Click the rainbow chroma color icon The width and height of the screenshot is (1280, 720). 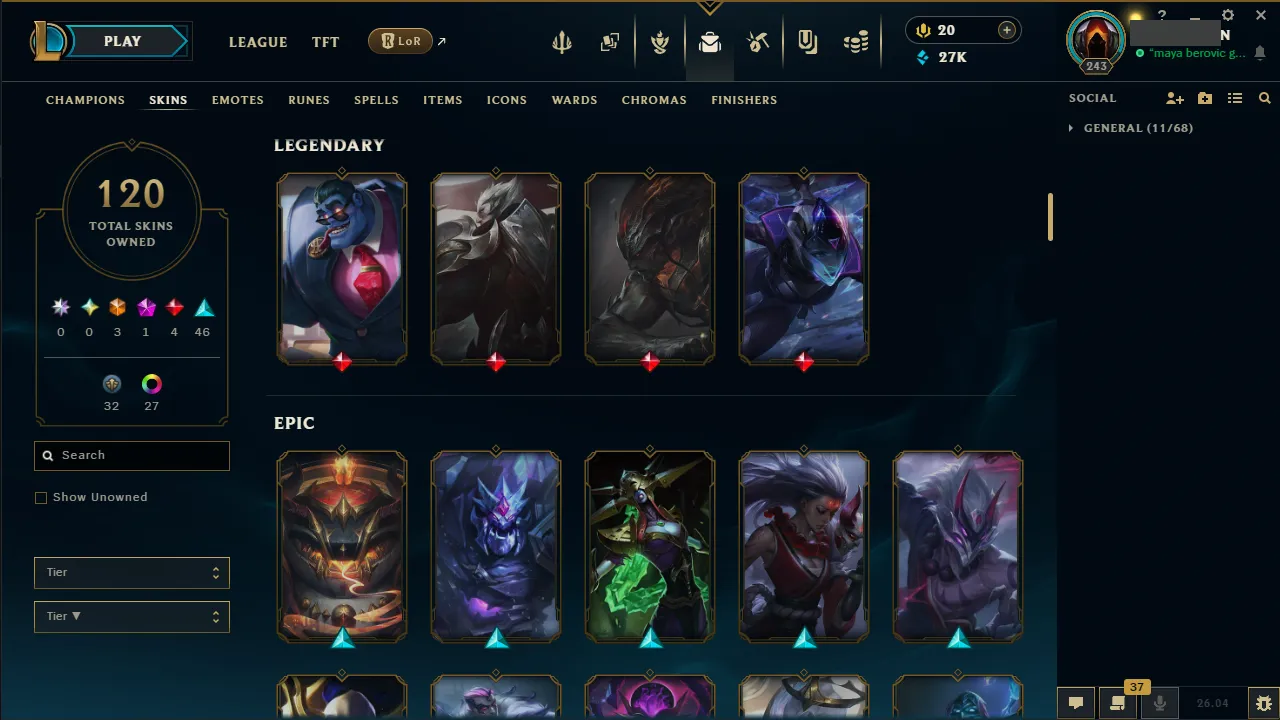point(151,384)
